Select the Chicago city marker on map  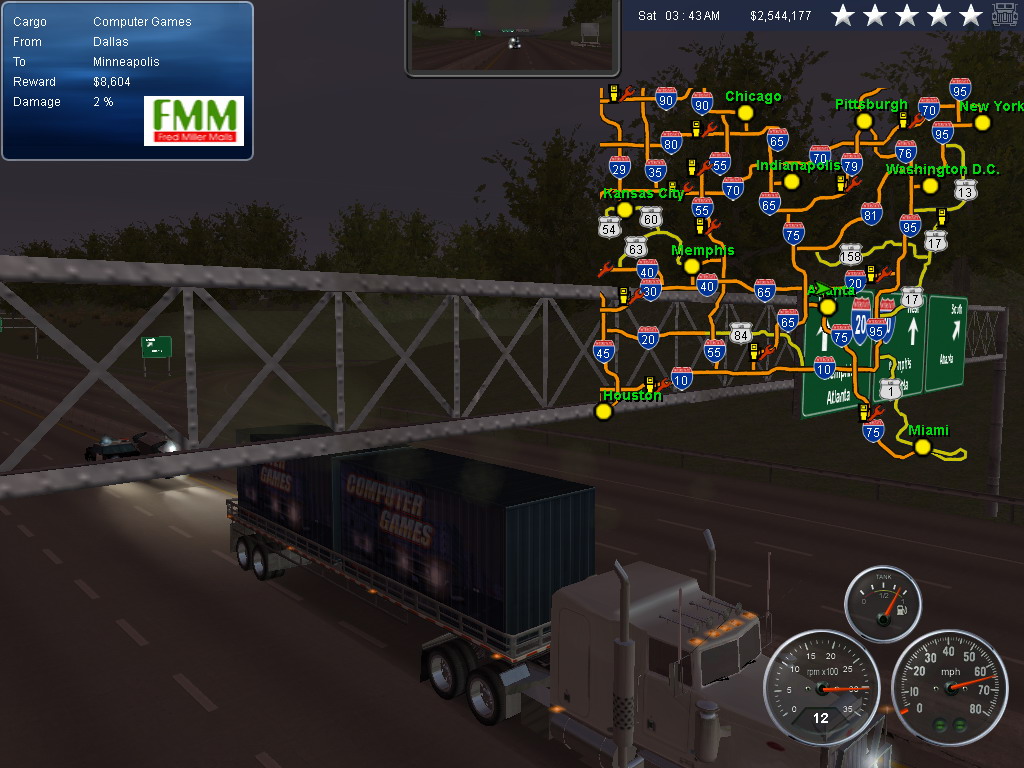(745, 113)
